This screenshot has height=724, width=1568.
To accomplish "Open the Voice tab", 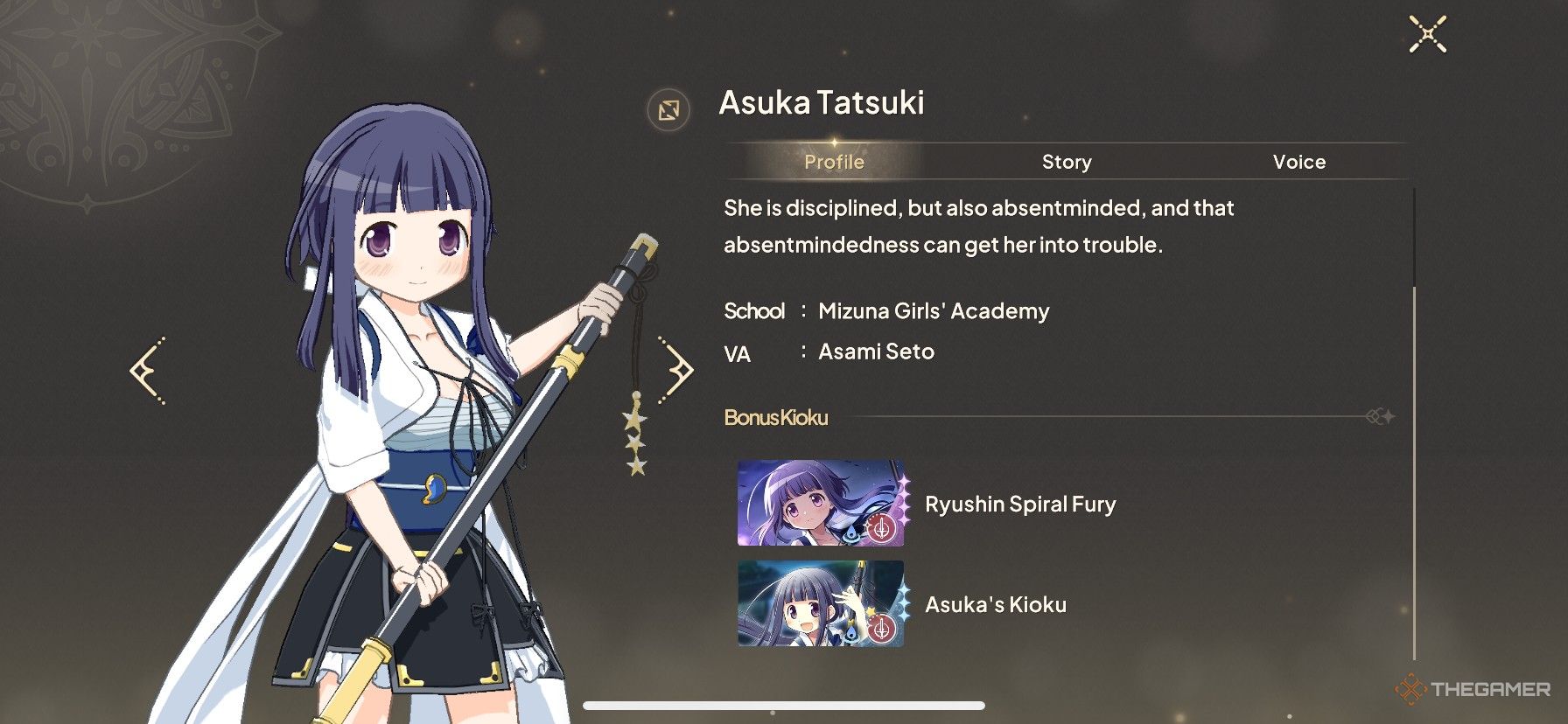I will pyautogui.click(x=1298, y=162).
